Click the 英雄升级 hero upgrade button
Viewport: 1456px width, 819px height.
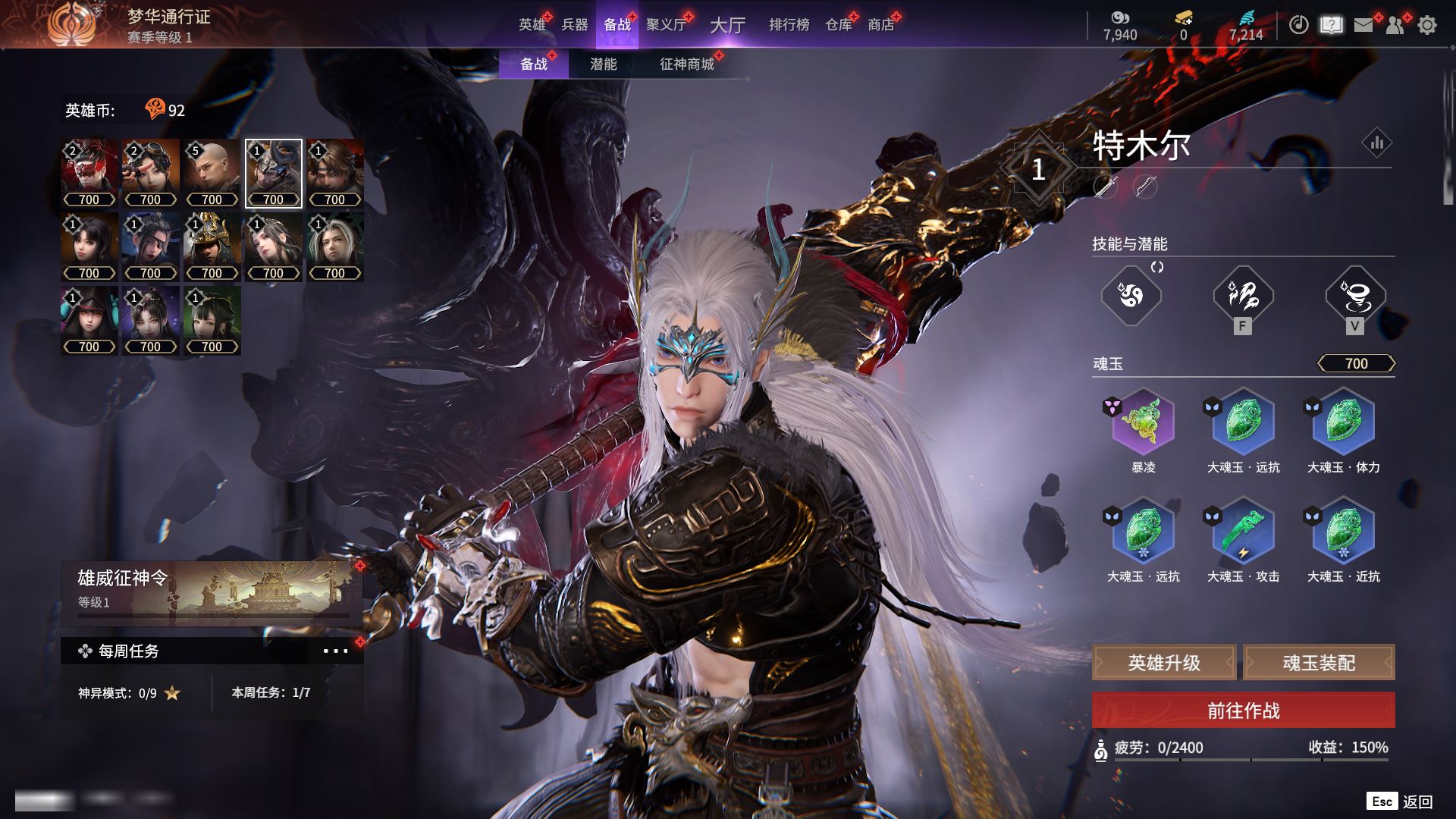(1164, 663)
